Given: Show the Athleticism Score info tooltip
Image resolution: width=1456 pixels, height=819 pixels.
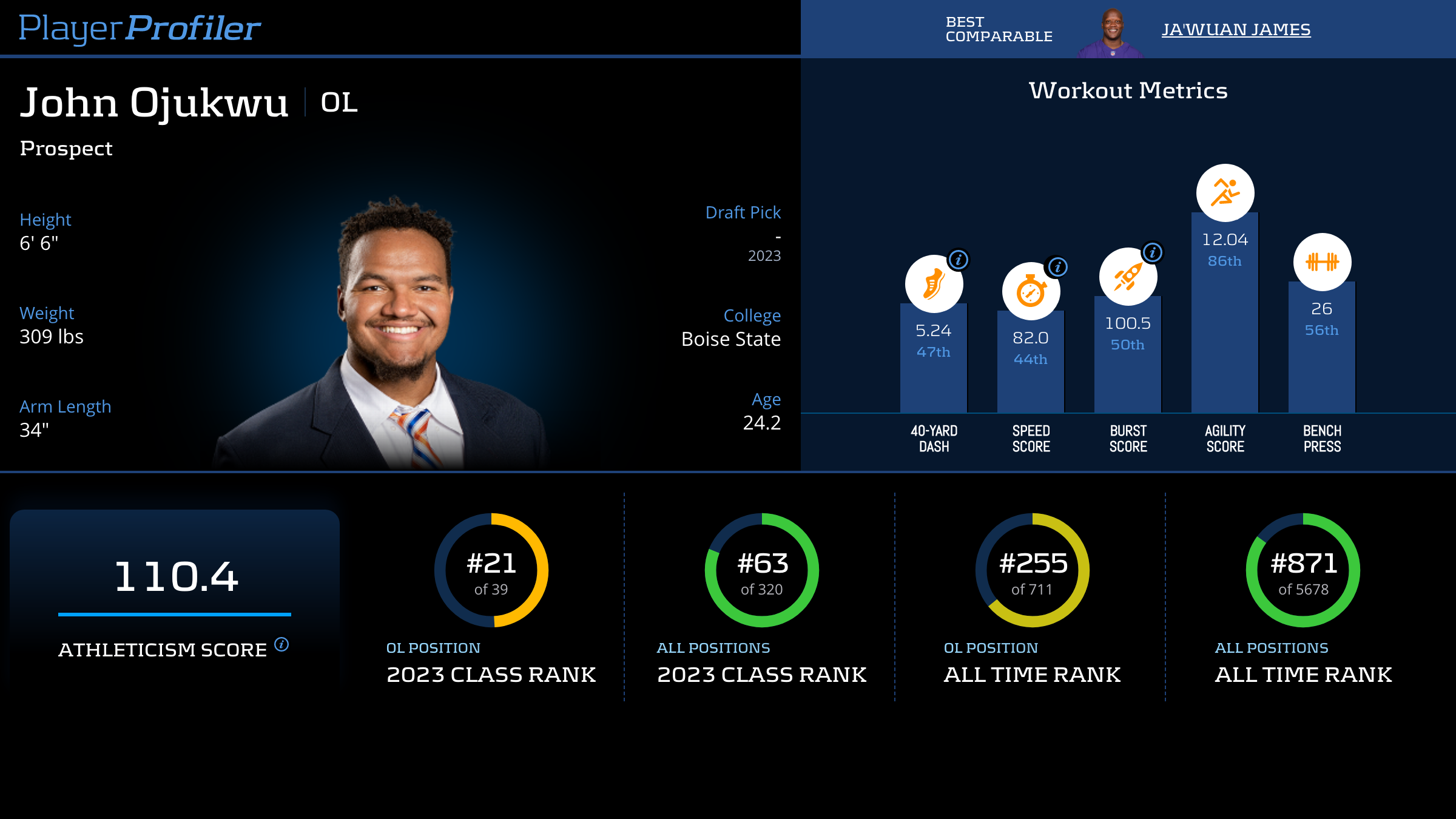Looking at the screenshot, I should [281, 644].
